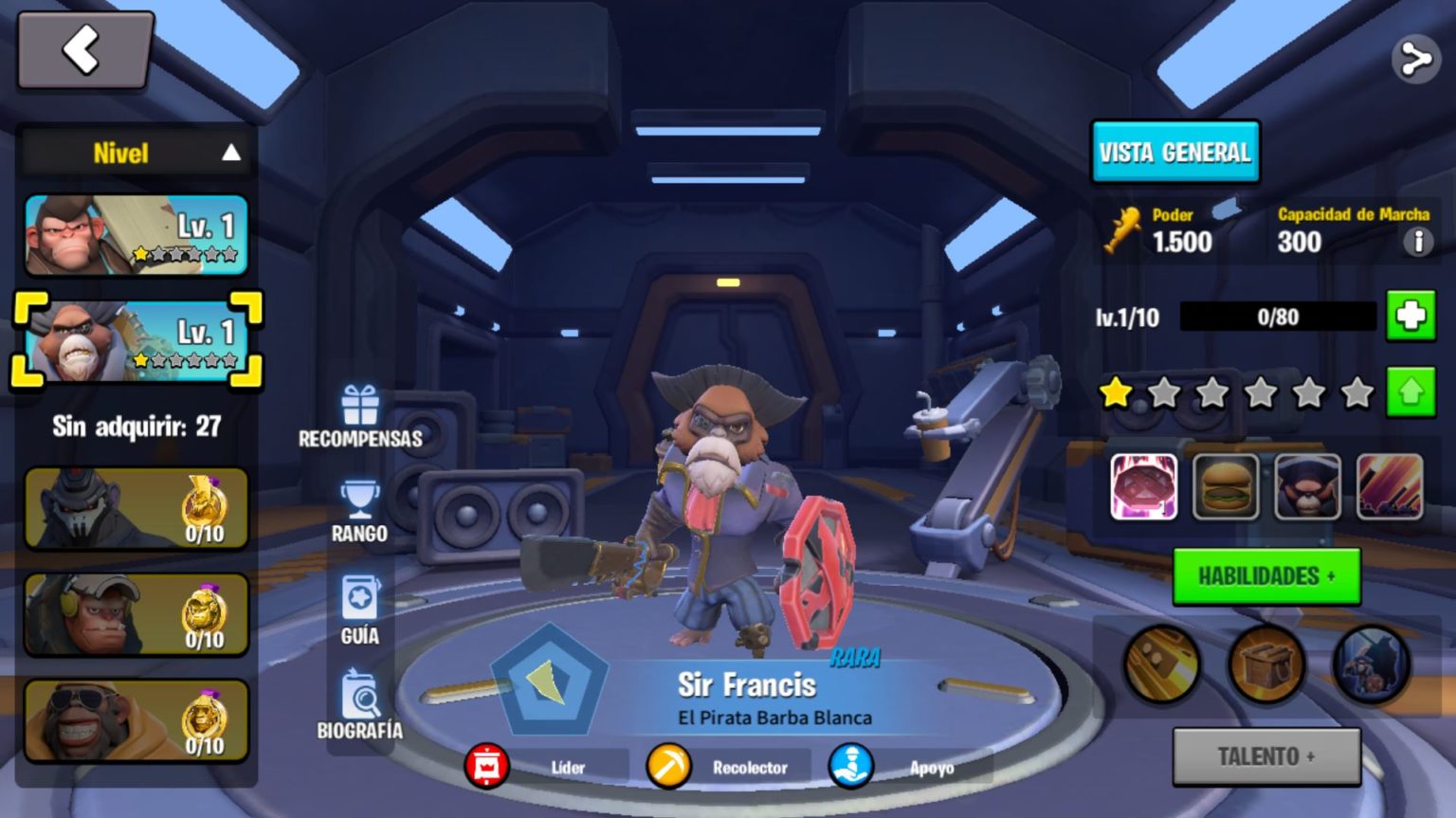Open the Guía book
1456x818 pixels.
click(x=359, y=611)
